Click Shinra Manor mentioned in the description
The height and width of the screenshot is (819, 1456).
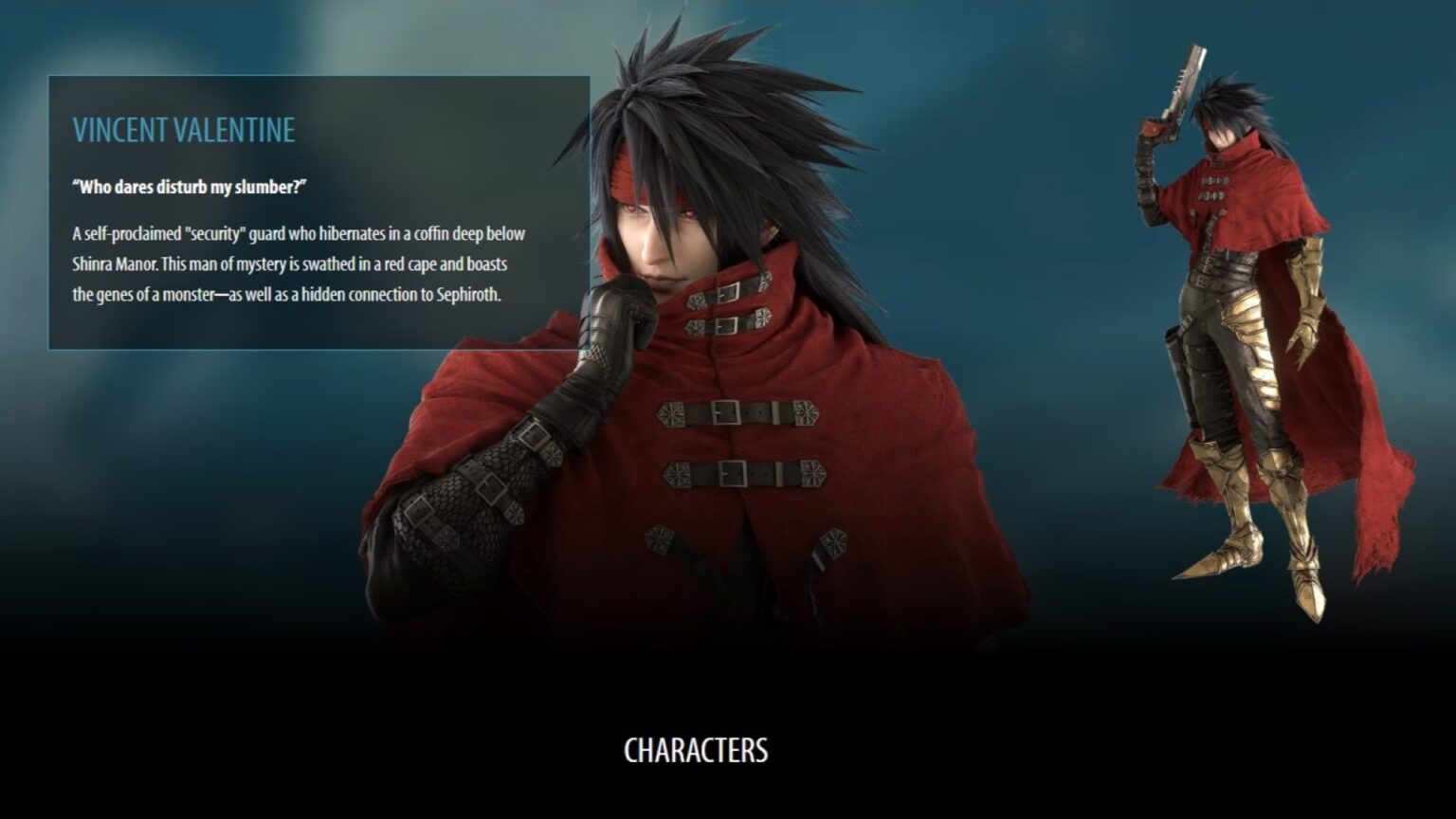[112, 265]
